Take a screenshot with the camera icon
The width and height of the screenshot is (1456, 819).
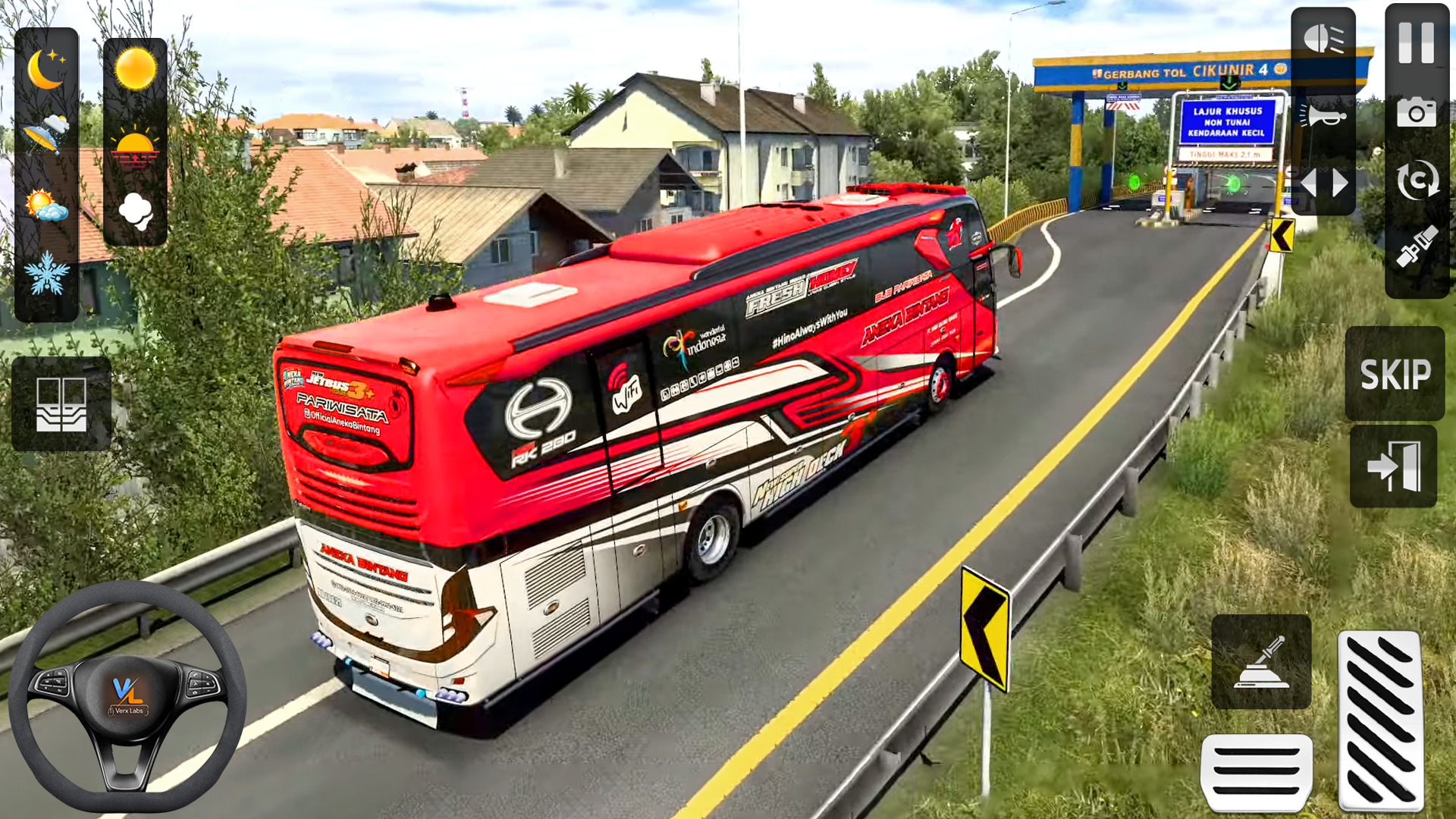pos(1417,114)
